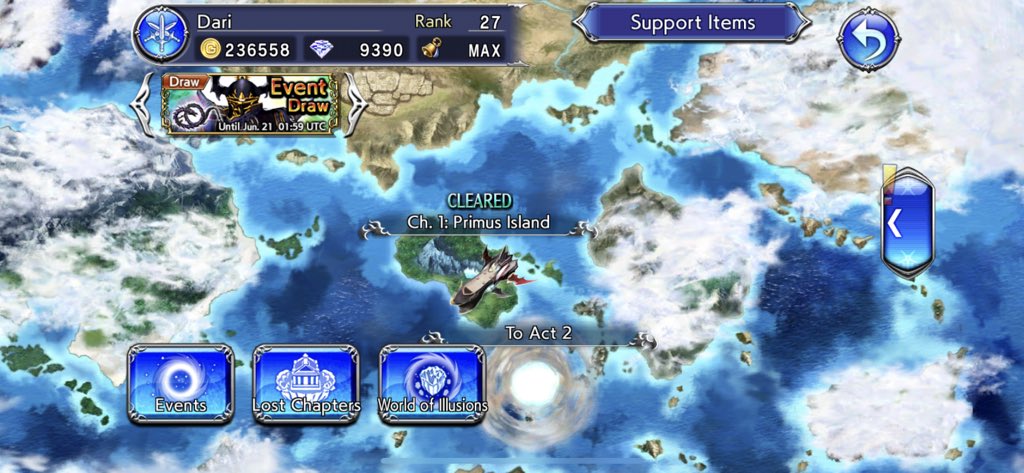Open the Event Draw banner
This screenshot has height=473, width=1024.
(250, 103)
